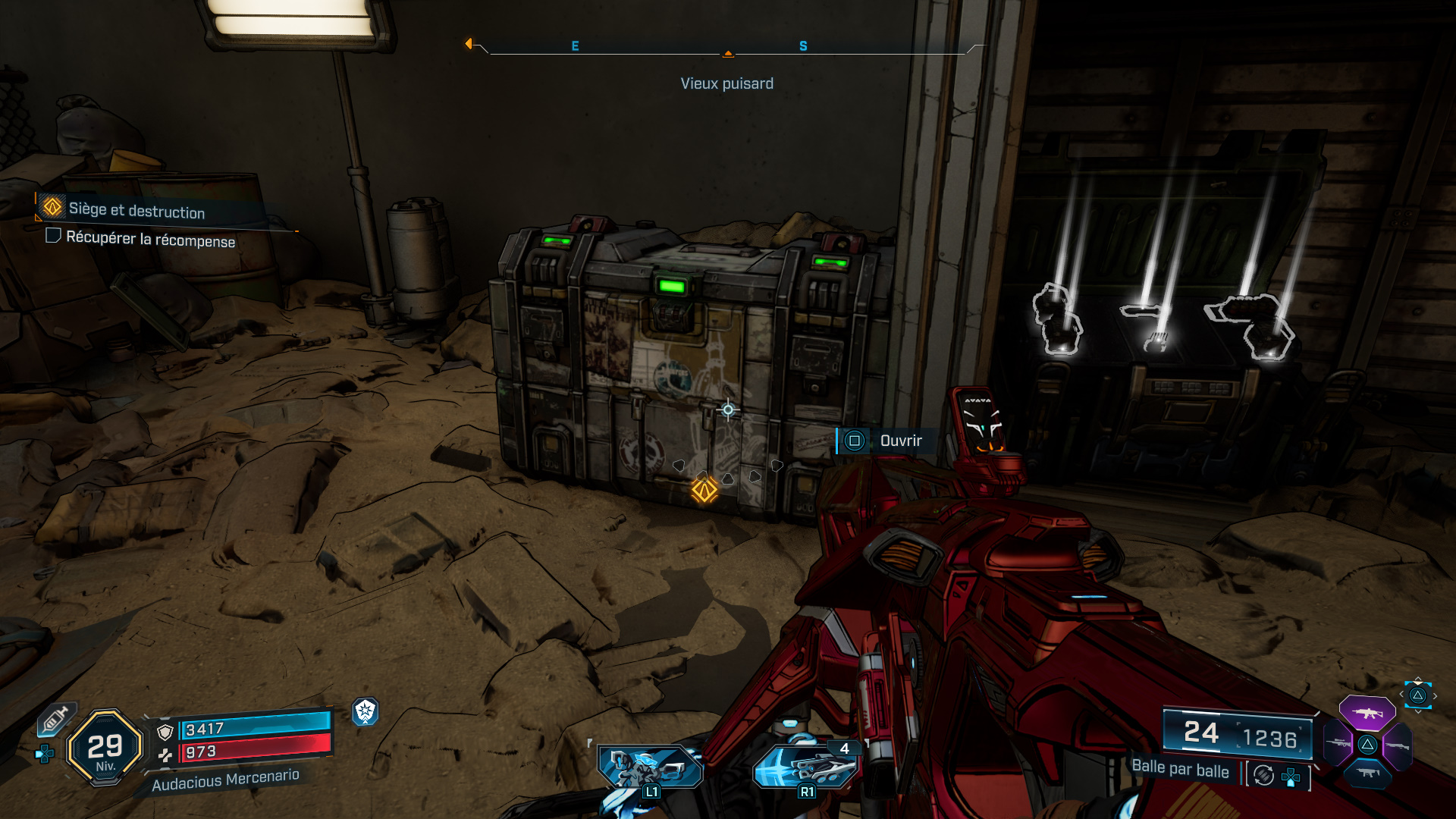Click the left chevron next to the weapon thumbnail

pos(1402,694)
